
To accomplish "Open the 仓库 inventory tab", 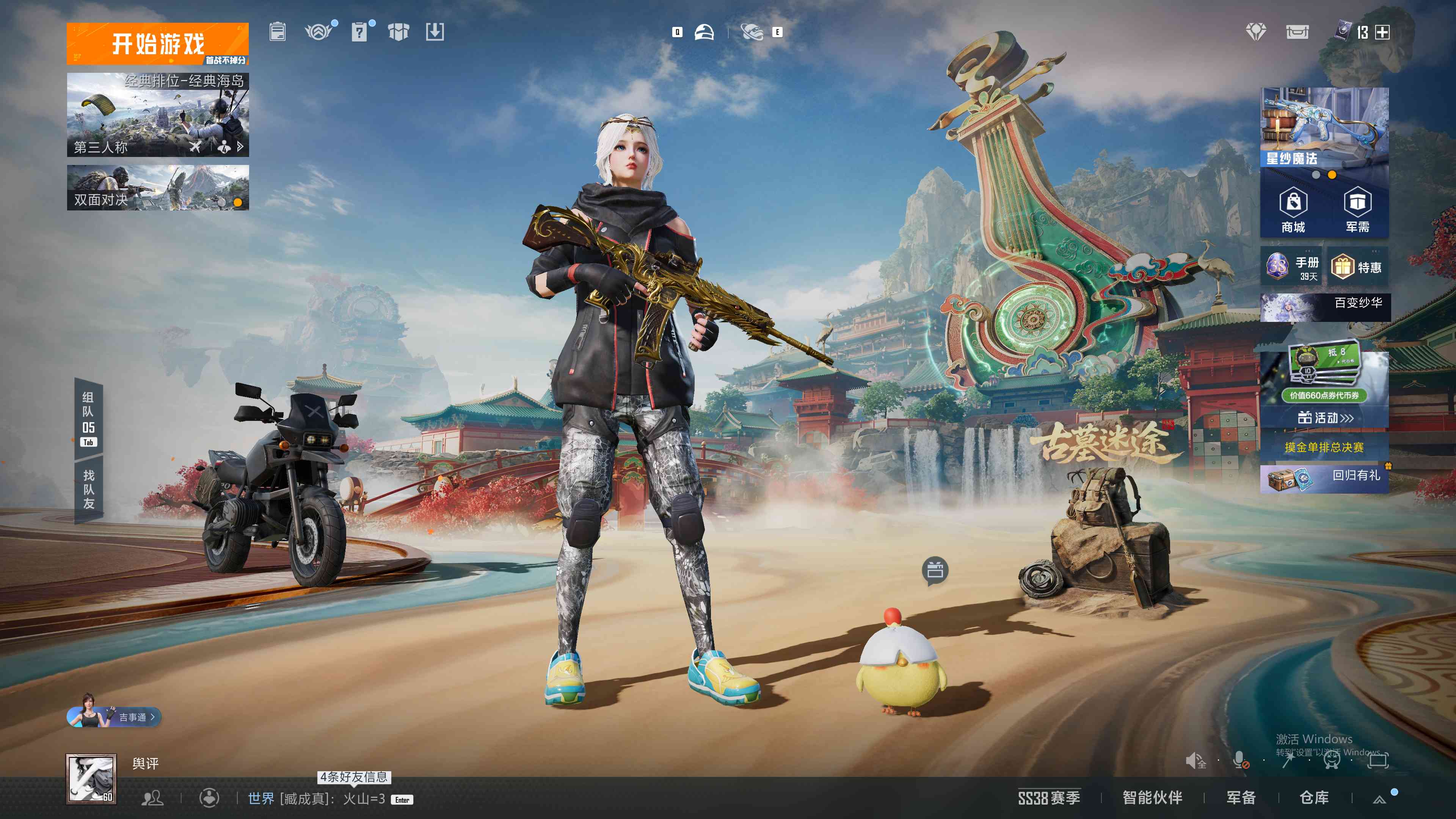I will point(1313,798).
